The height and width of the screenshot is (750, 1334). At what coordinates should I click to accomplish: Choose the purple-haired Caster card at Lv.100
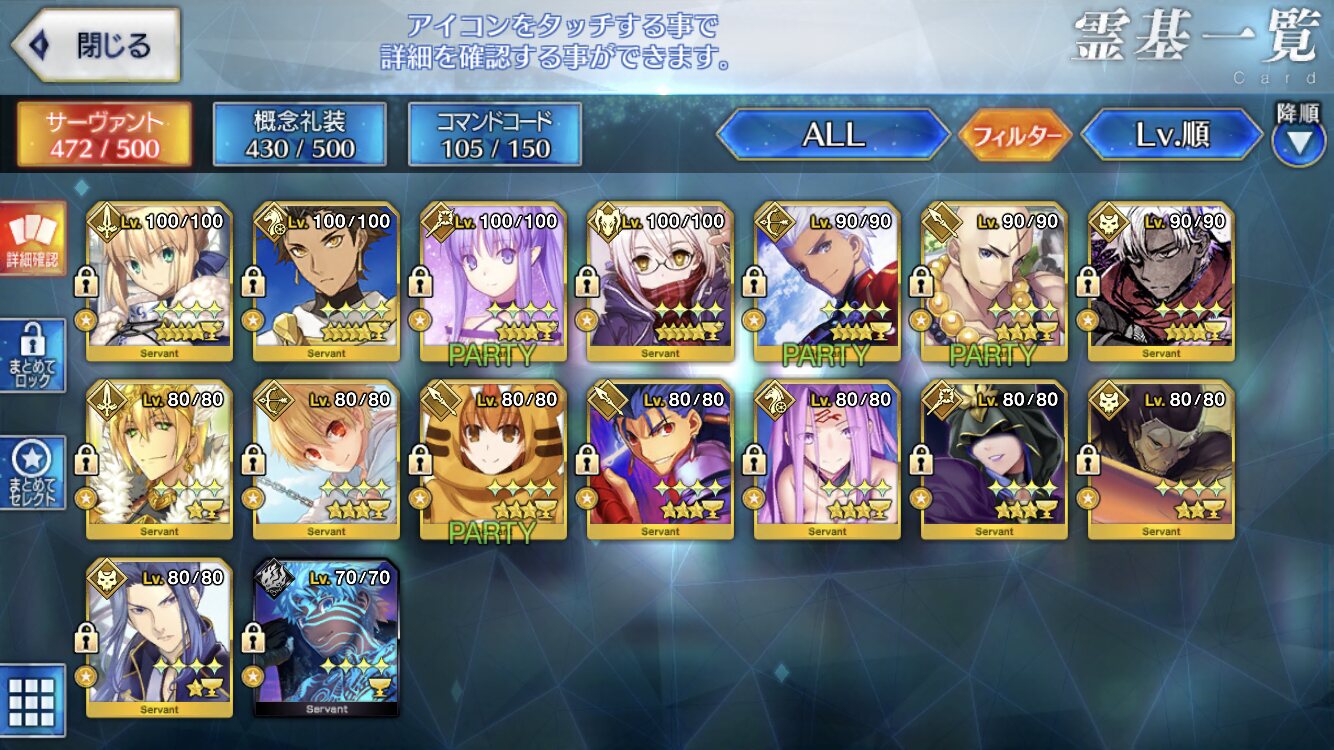point(493,282)
